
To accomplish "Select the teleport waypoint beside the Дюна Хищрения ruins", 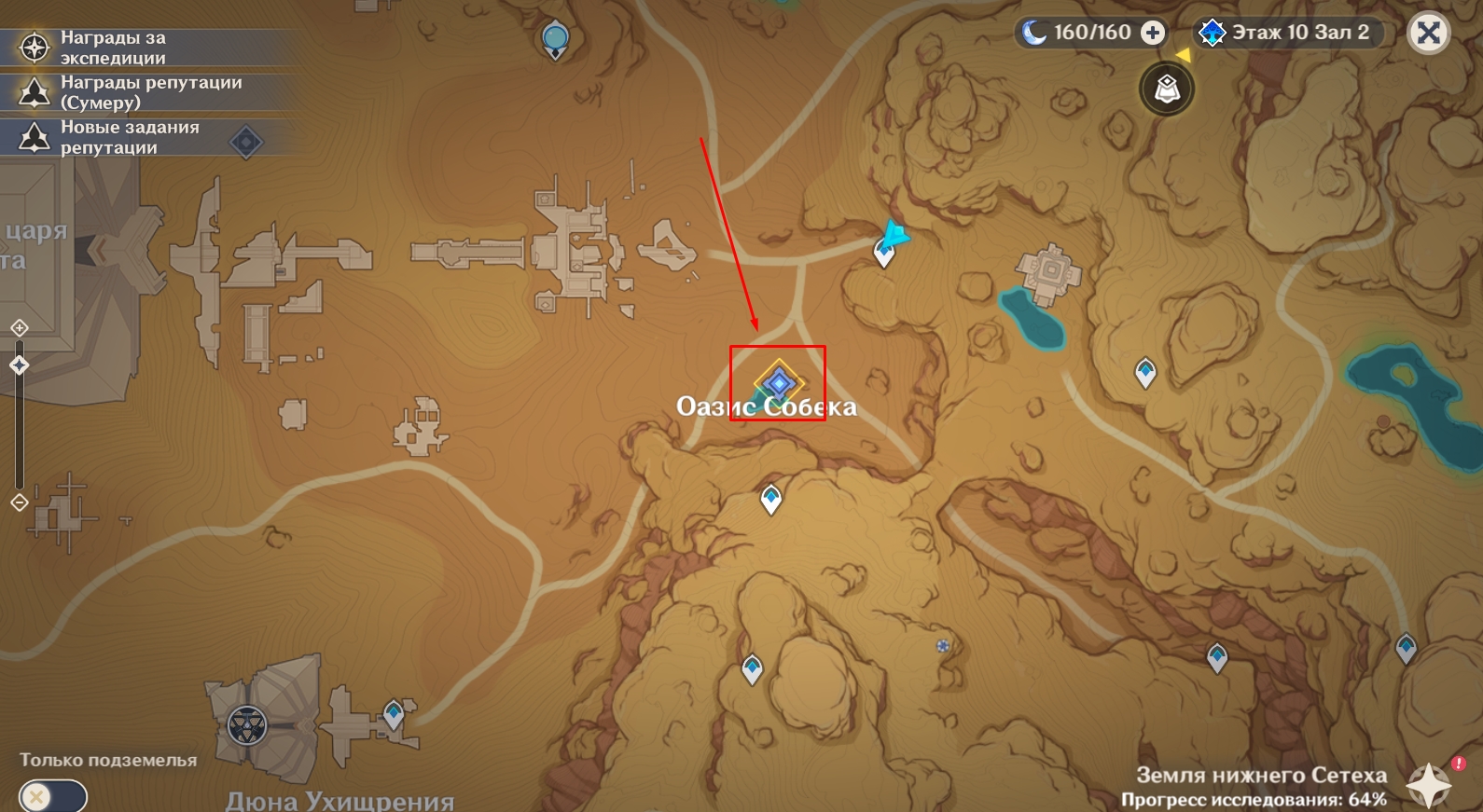I will click(394, 715).
